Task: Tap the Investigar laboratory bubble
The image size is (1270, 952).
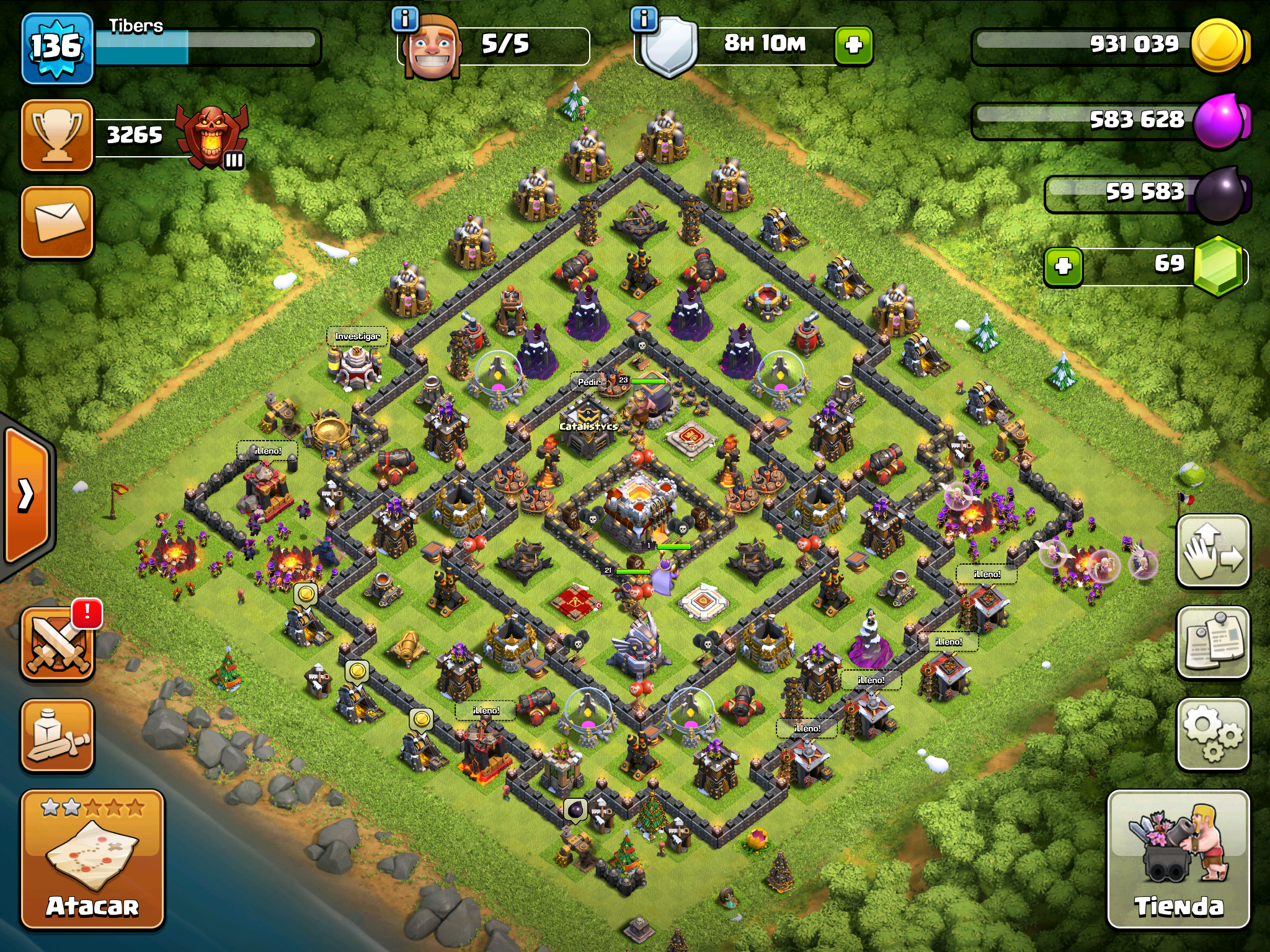Action: 357,337
